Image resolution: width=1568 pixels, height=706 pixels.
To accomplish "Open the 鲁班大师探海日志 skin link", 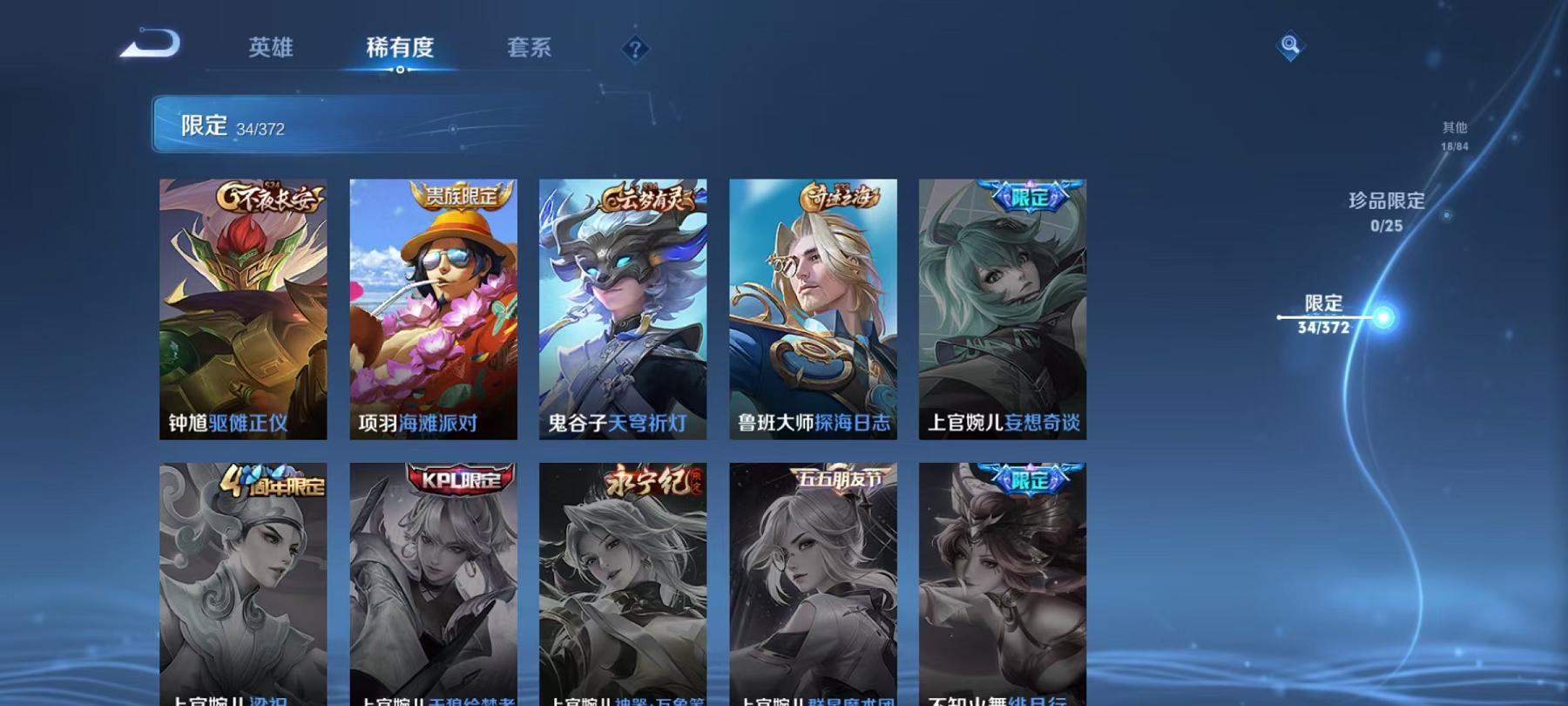I will point(812,309).
